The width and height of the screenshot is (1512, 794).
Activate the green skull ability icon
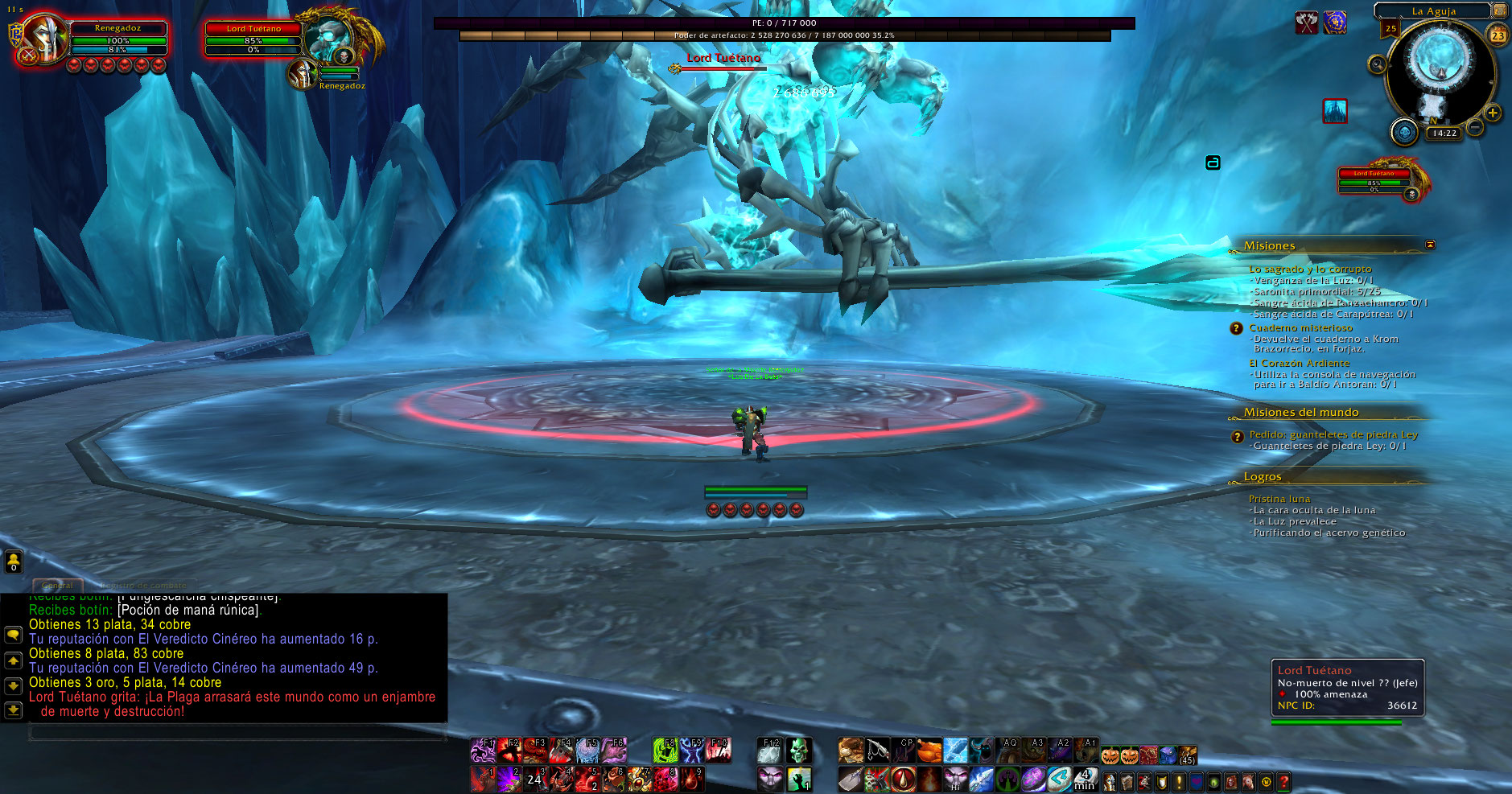coord(798,751)
